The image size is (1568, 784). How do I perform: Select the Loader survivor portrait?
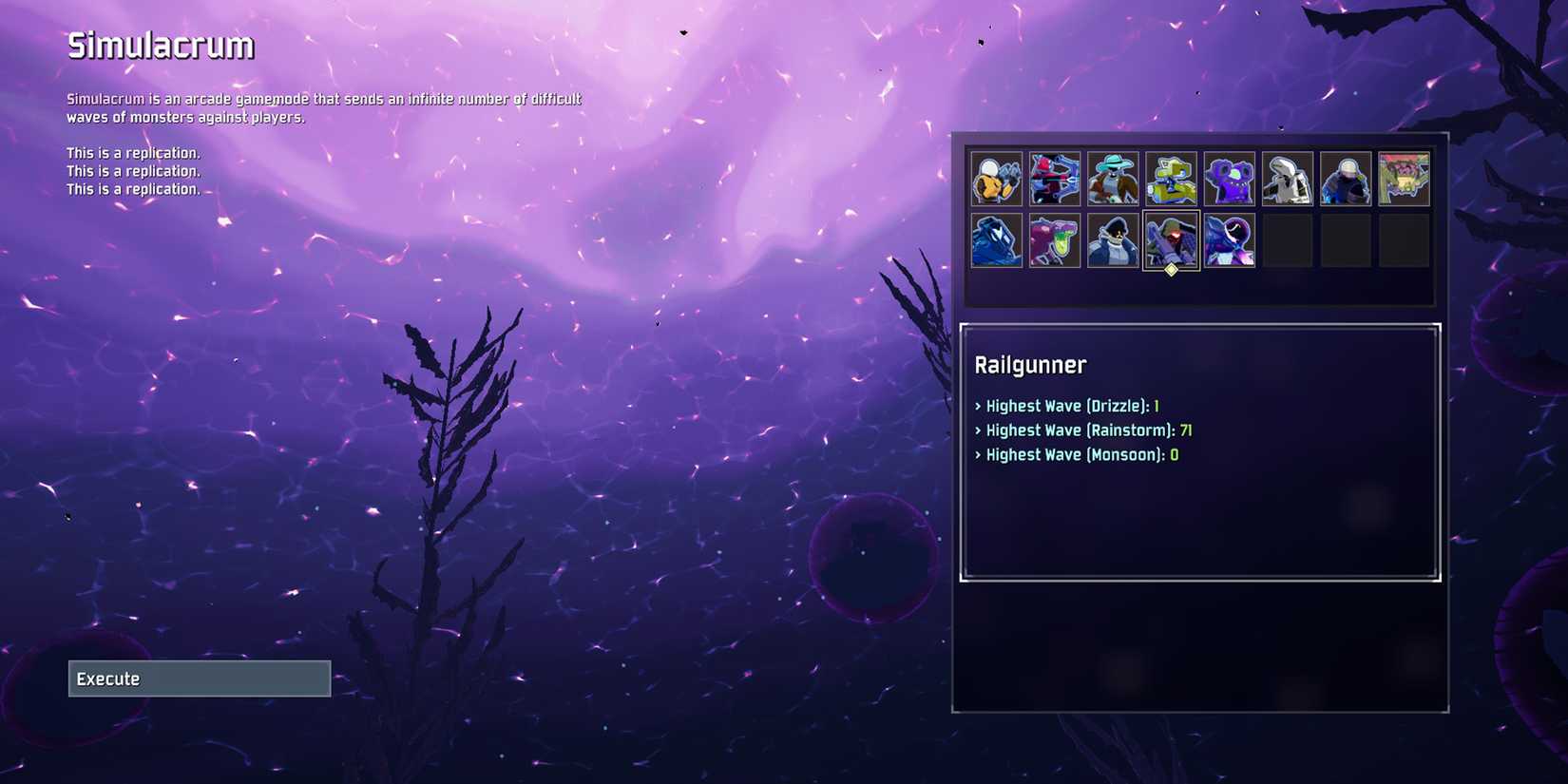(x=996, y=238)
